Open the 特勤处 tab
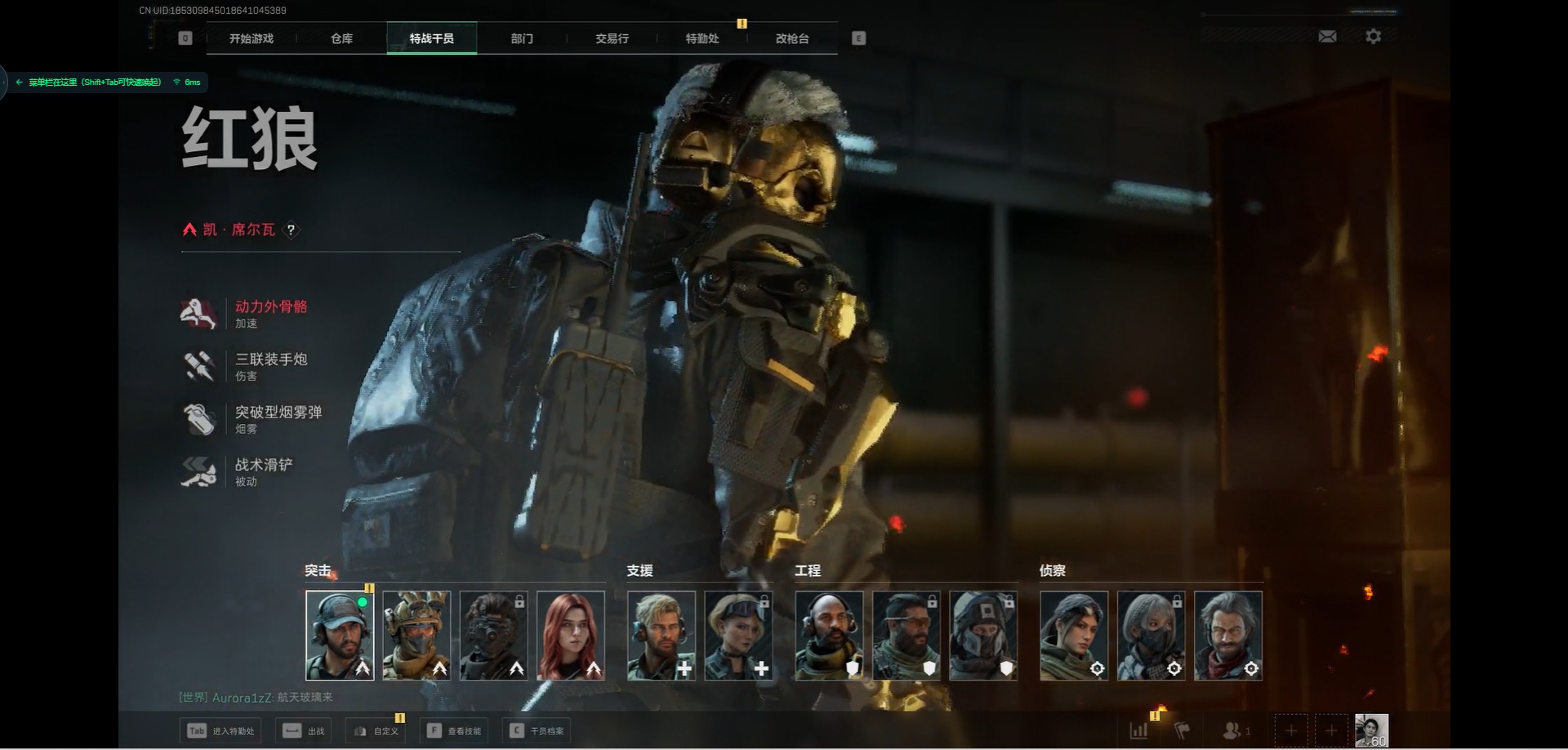 (702, 38)
